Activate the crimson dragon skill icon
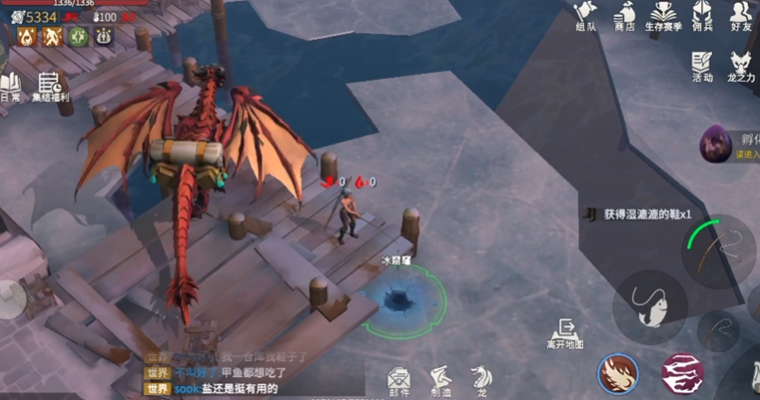This screenshot has height=400, width=760. (x=682, y=374)
